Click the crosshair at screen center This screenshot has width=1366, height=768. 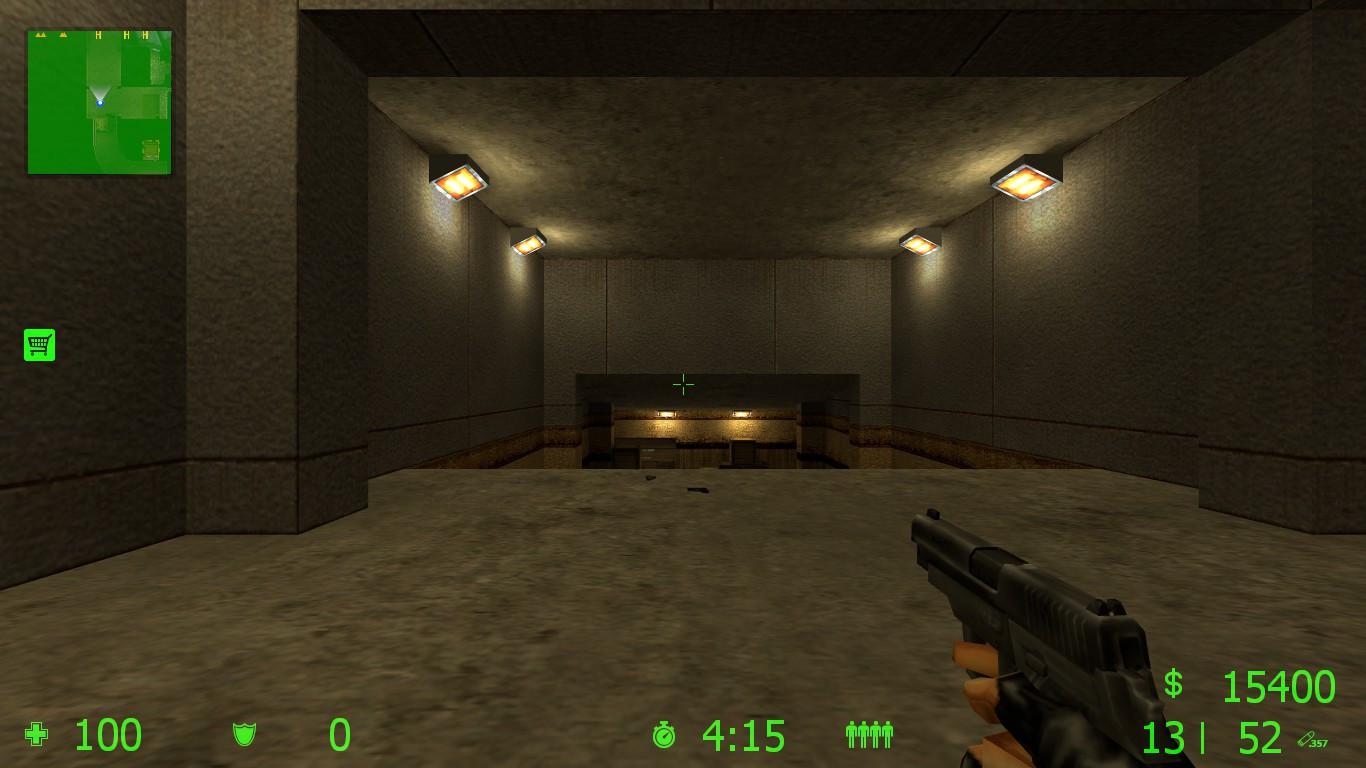tap(683, 384)
